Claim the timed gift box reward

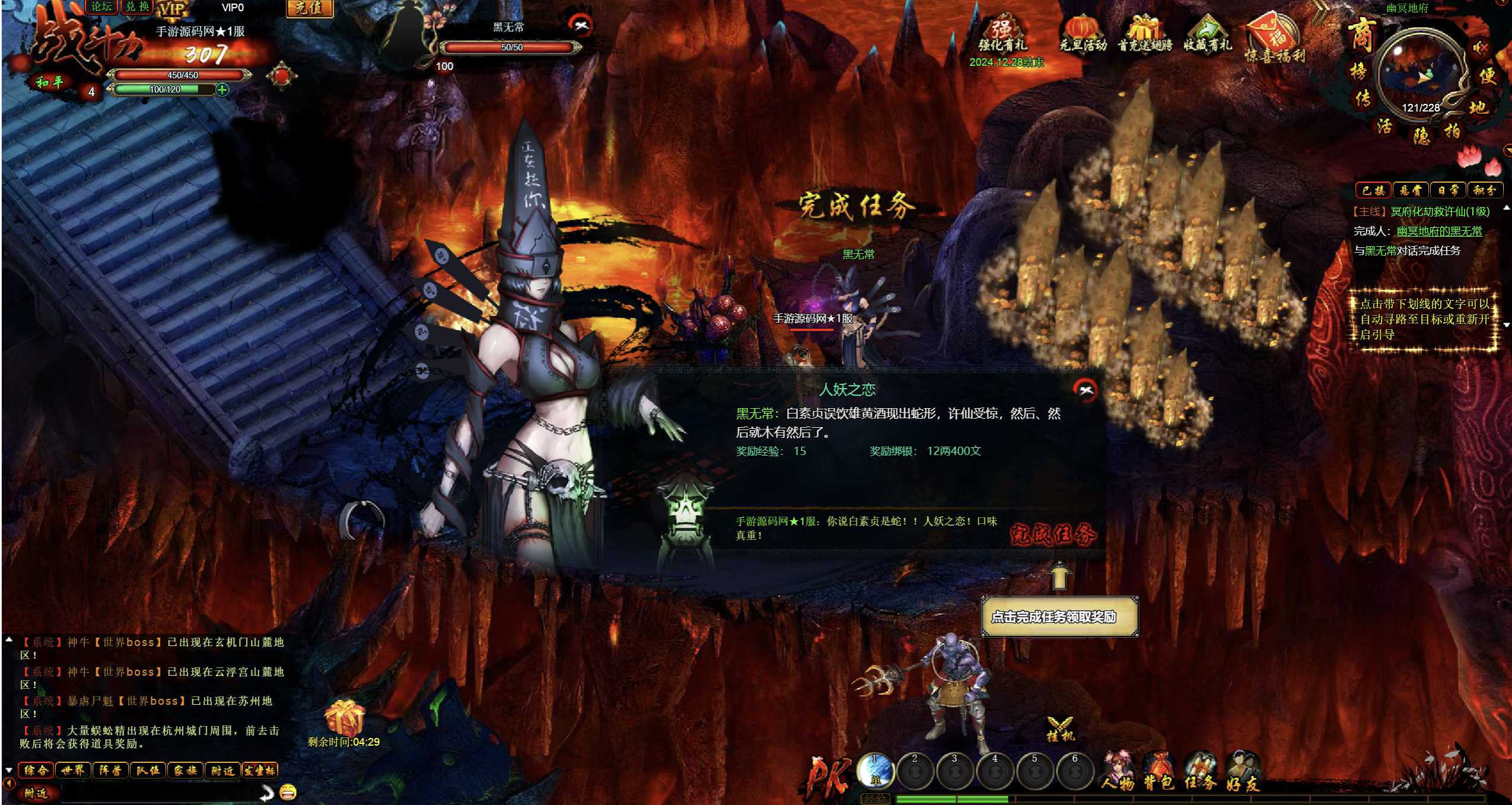tap(344, 717)
